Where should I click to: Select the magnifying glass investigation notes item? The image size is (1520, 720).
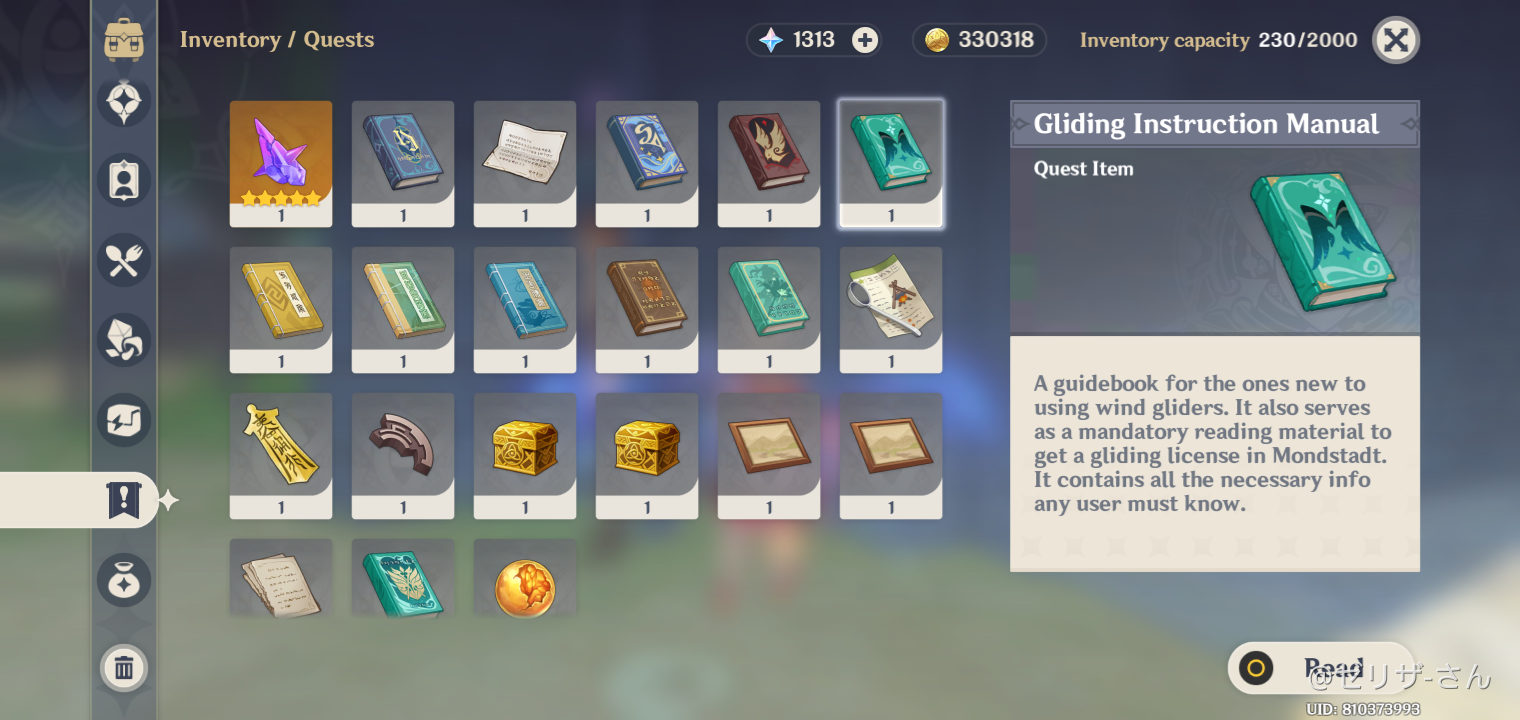(x=891, y=309)
